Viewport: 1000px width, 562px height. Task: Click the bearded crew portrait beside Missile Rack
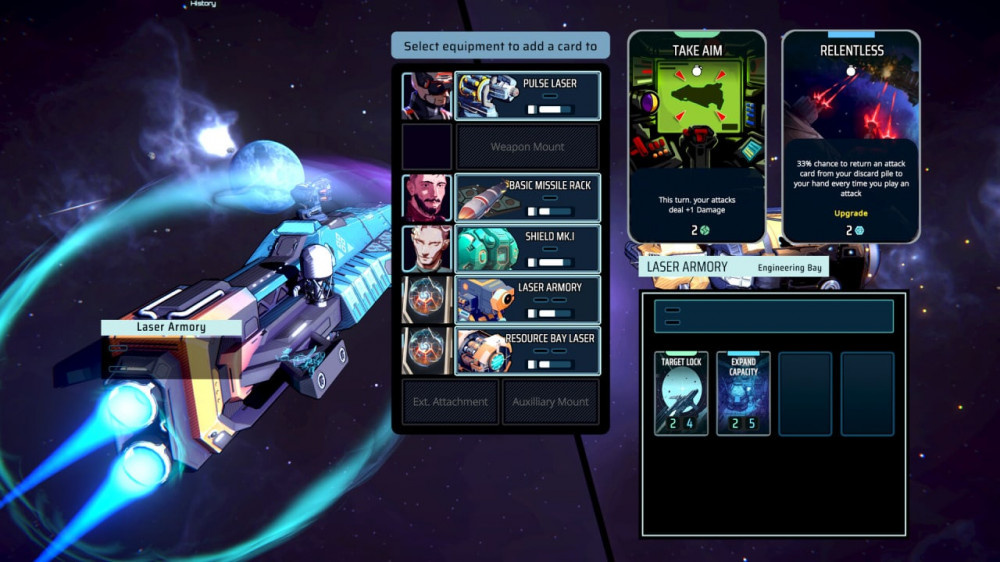[427, 198]
